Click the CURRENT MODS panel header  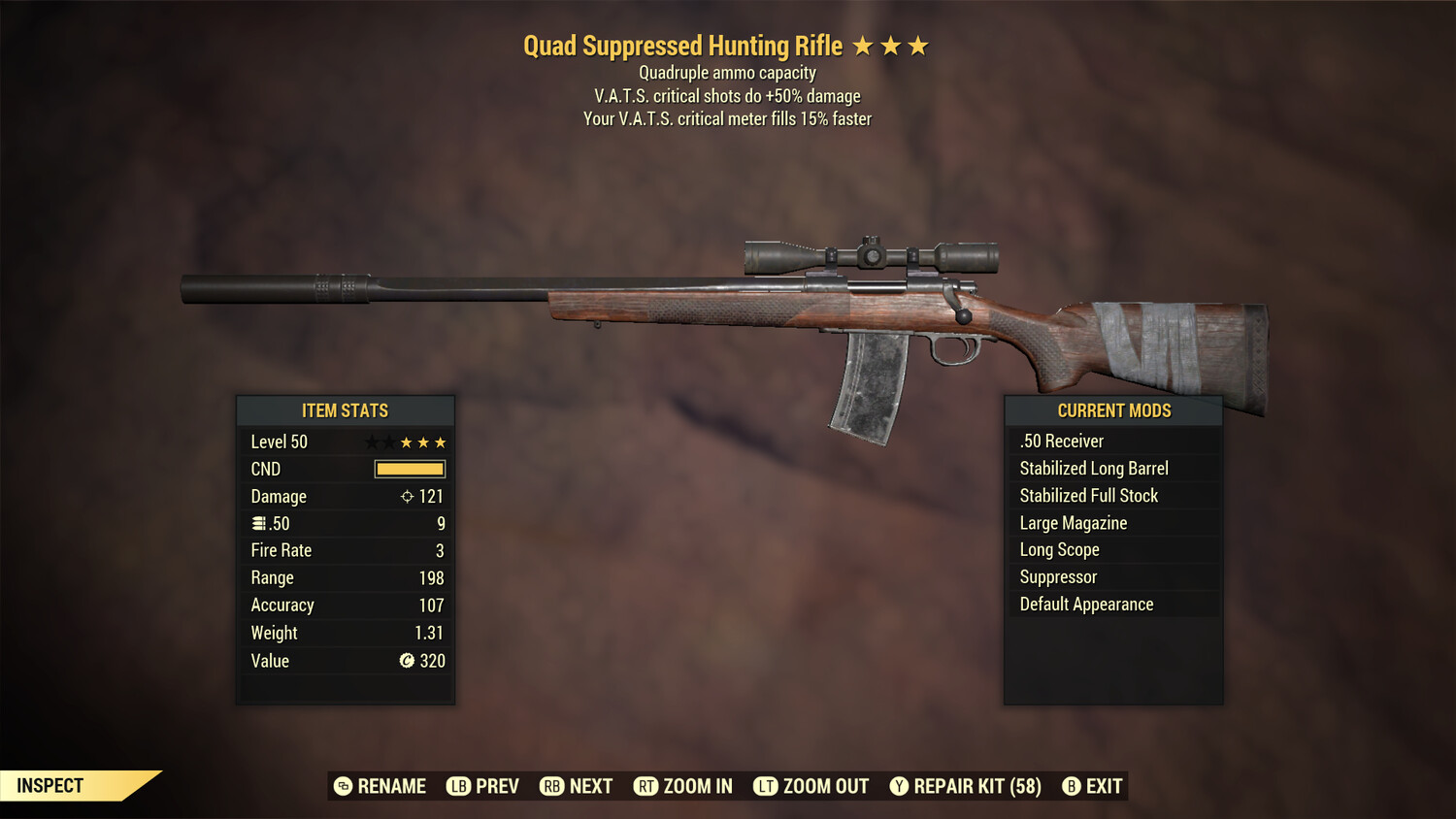tap(1113, 409)
